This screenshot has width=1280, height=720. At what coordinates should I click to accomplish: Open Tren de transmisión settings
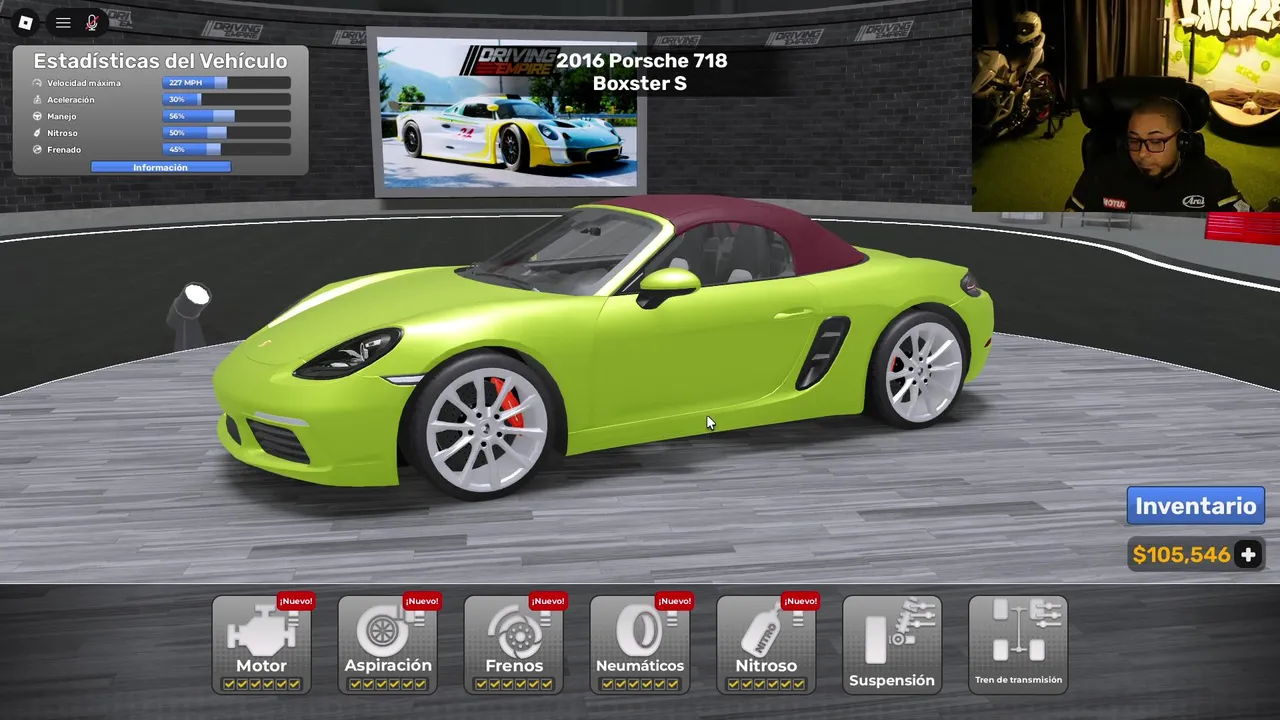click(x=1018, y=644)
